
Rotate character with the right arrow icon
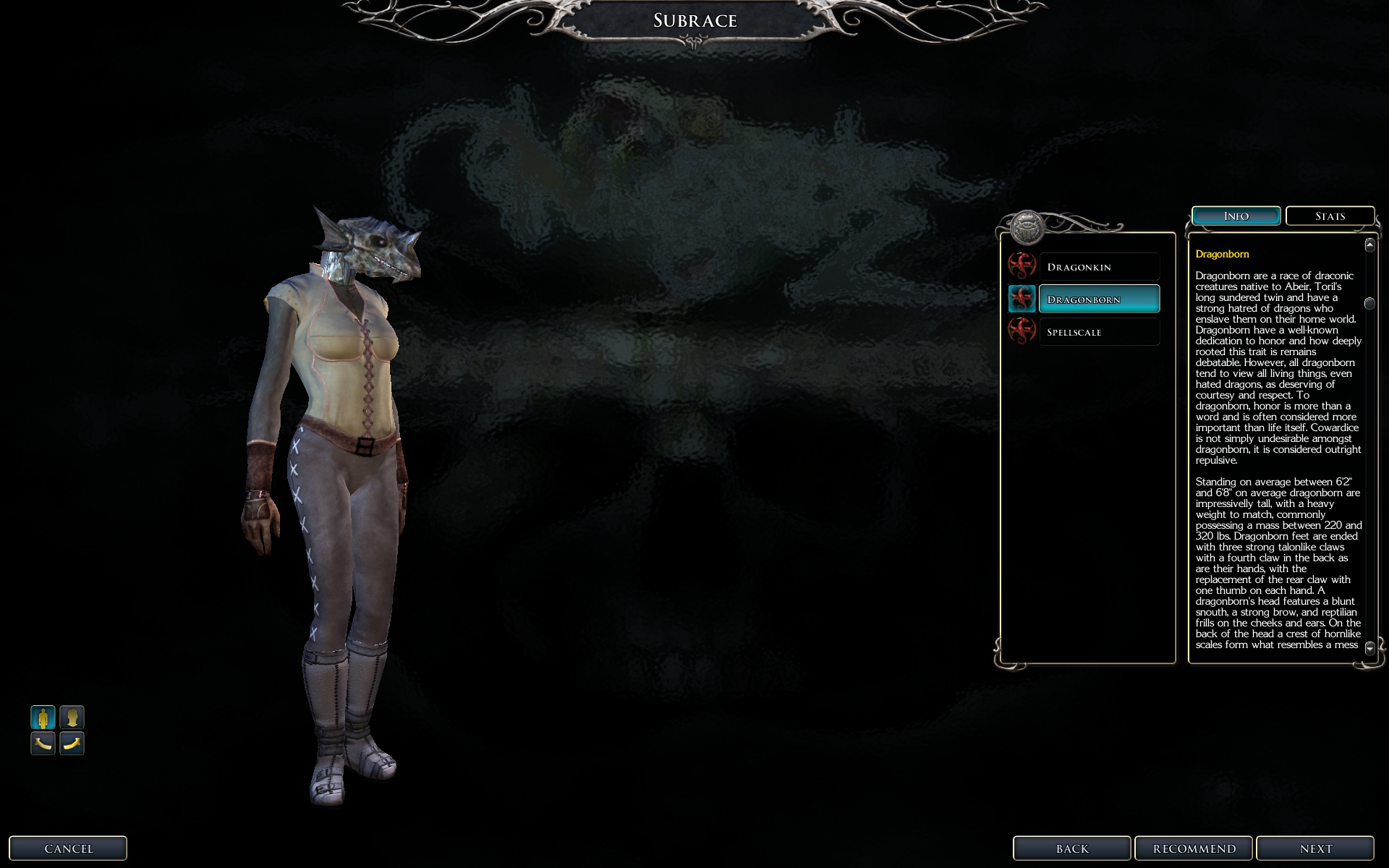(x=72, y=743)
